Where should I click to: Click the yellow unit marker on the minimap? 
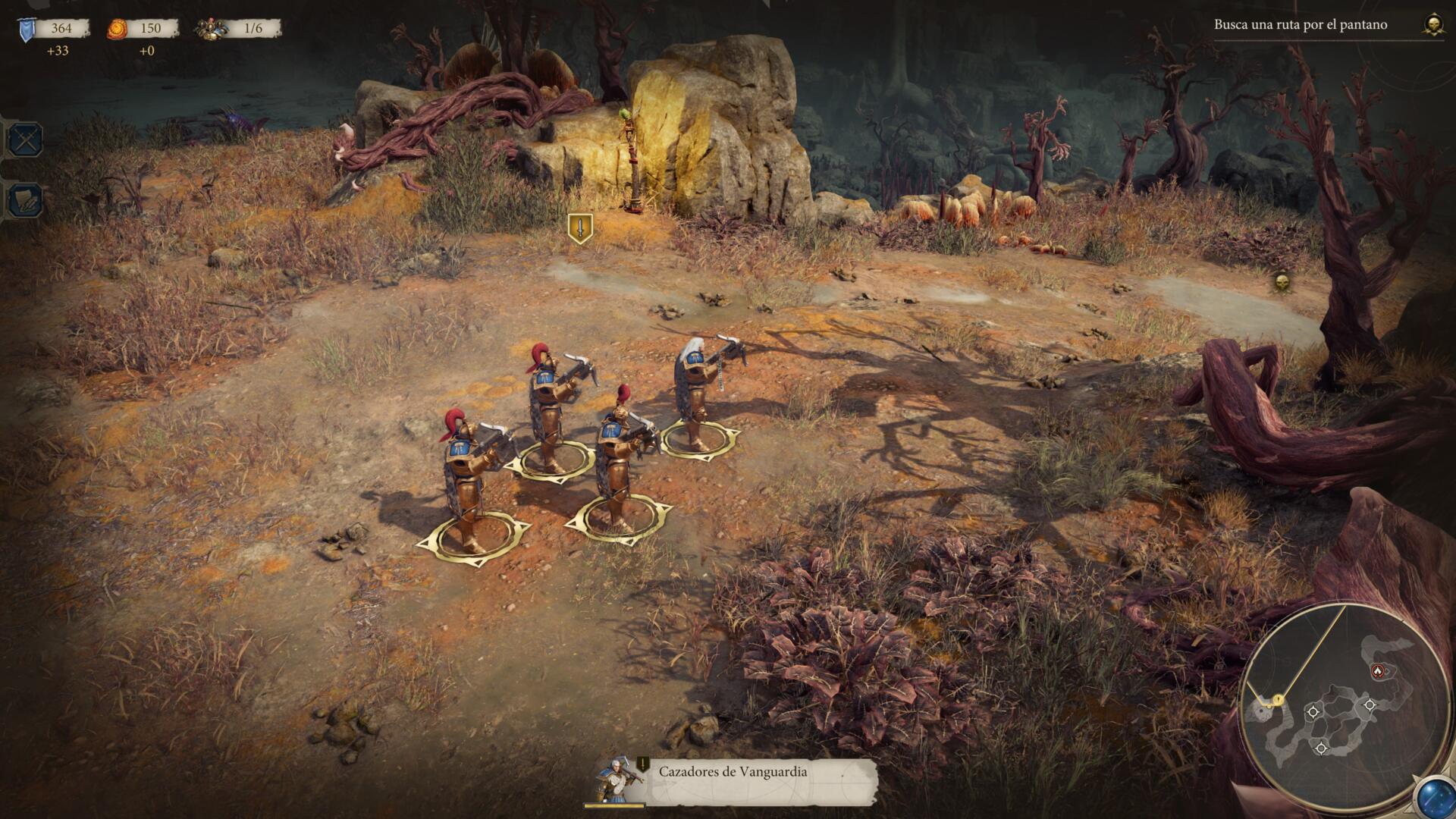tap(1278, 698)
